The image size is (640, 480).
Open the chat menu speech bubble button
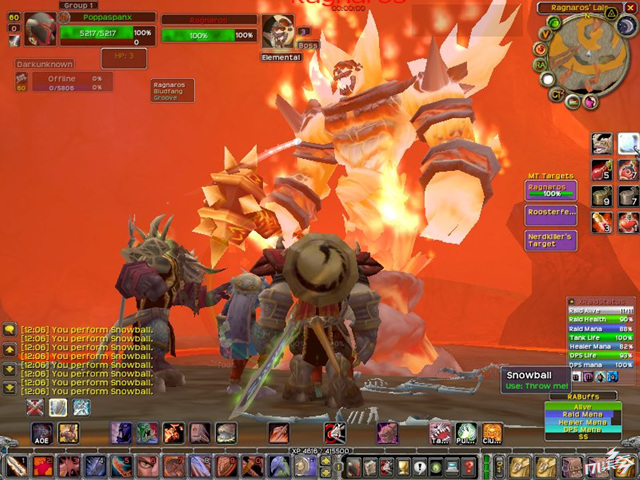click(9, 328)
